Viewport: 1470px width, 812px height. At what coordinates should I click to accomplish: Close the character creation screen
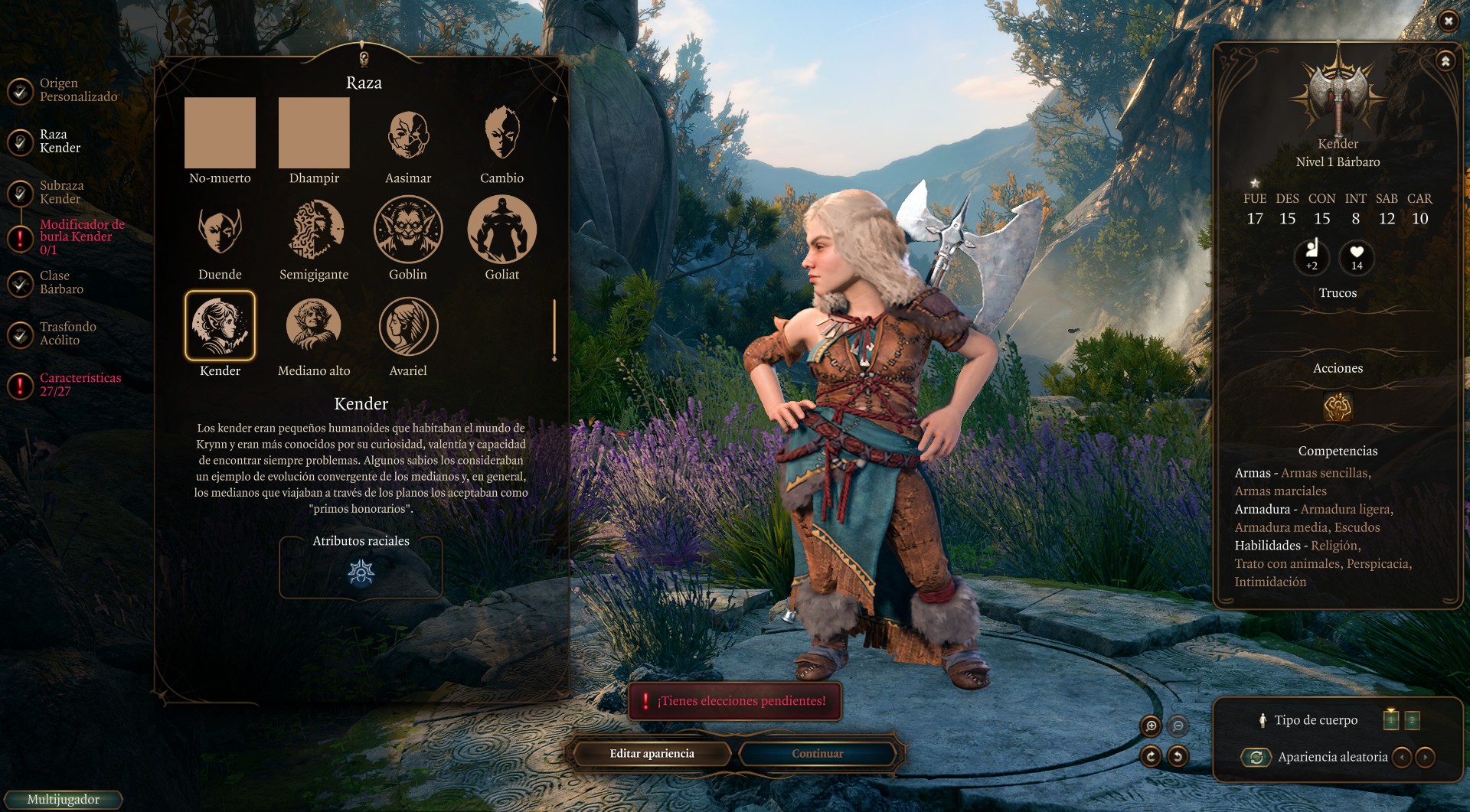(x=1448, y=21)
